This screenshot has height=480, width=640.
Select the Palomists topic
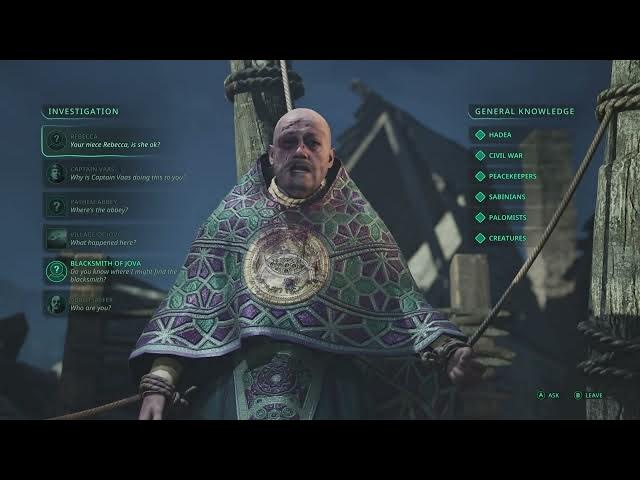pos(509,217)
